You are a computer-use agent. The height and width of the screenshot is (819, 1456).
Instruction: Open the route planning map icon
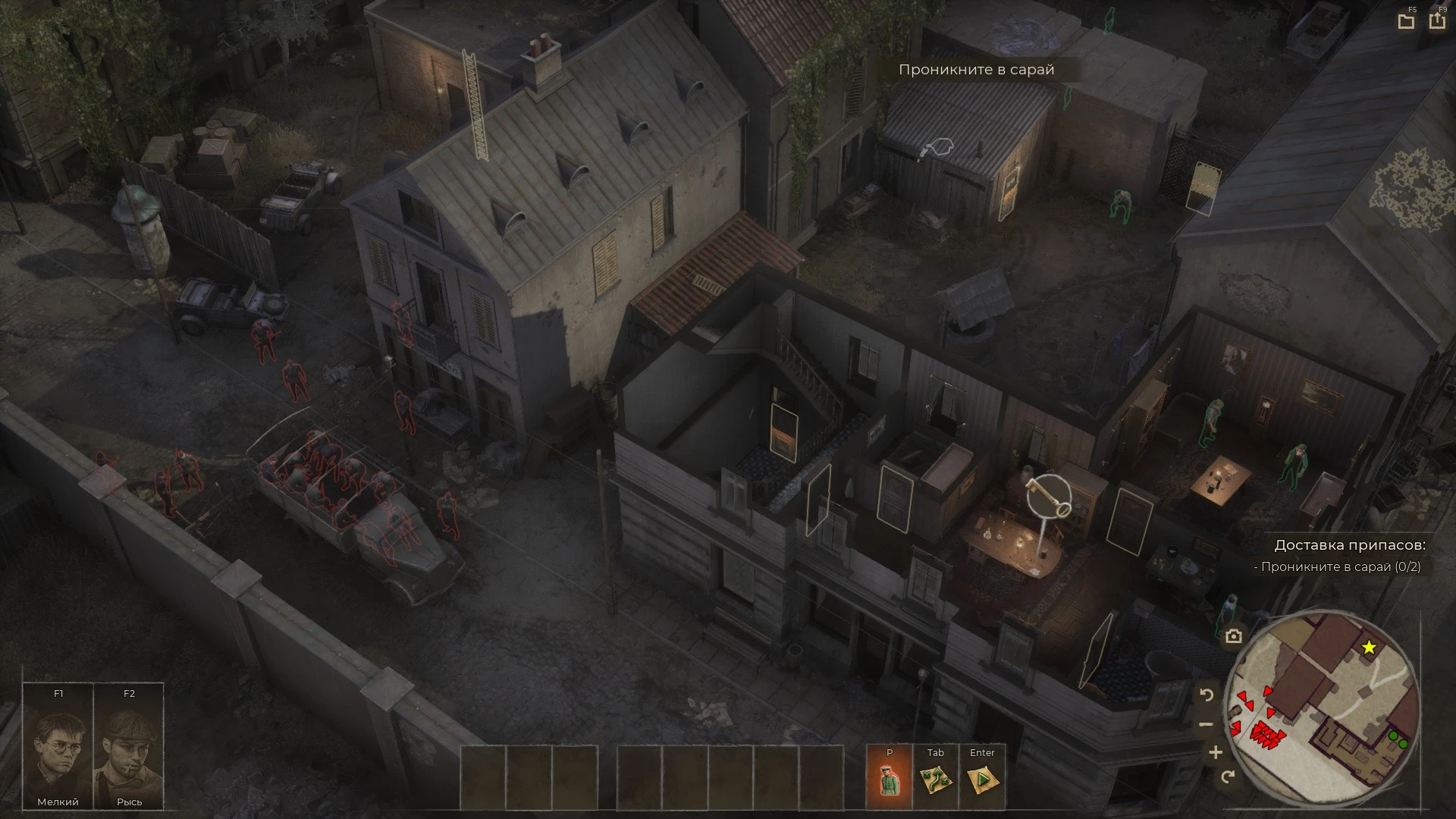click(x=936, y=780)
